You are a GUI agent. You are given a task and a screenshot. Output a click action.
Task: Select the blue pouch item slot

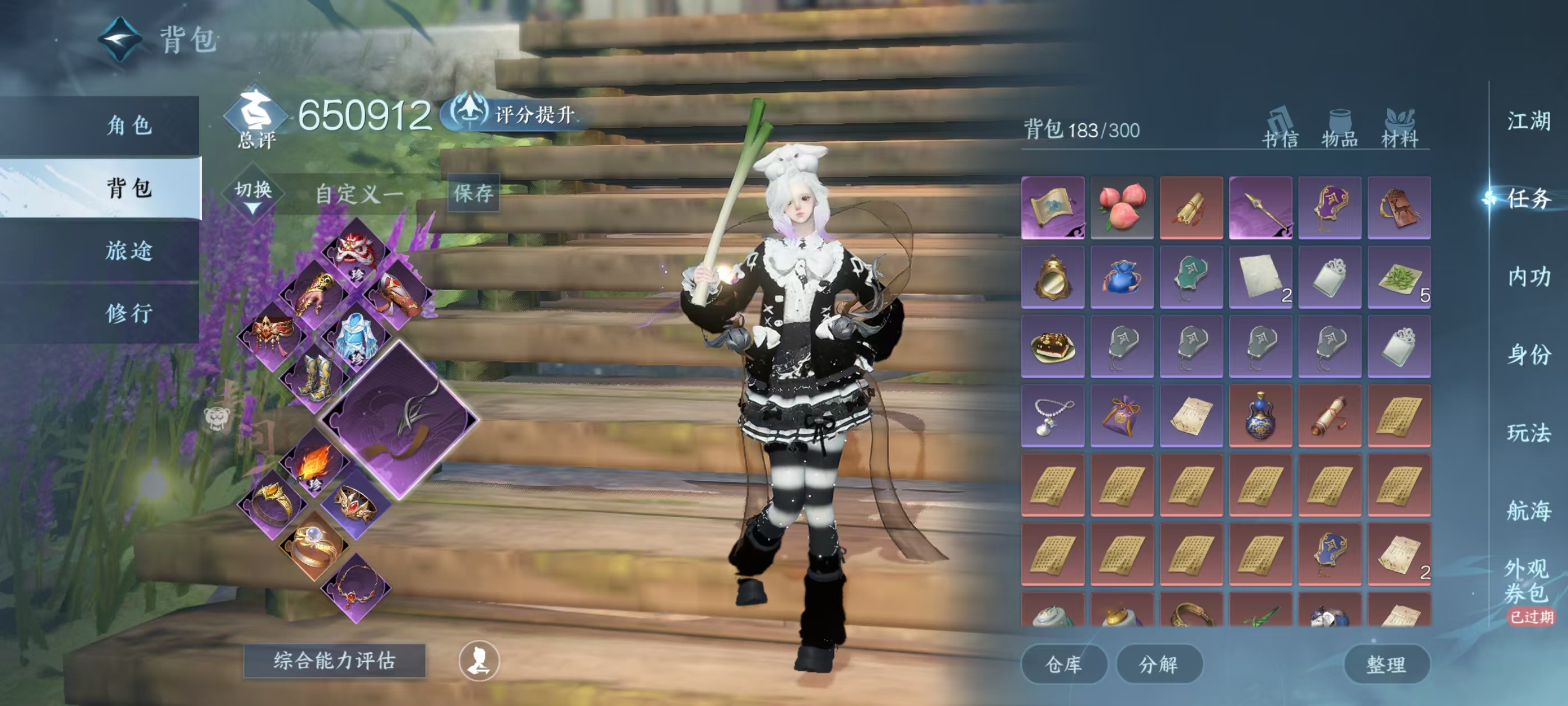pyautogui.click(x=1122, y=277)
